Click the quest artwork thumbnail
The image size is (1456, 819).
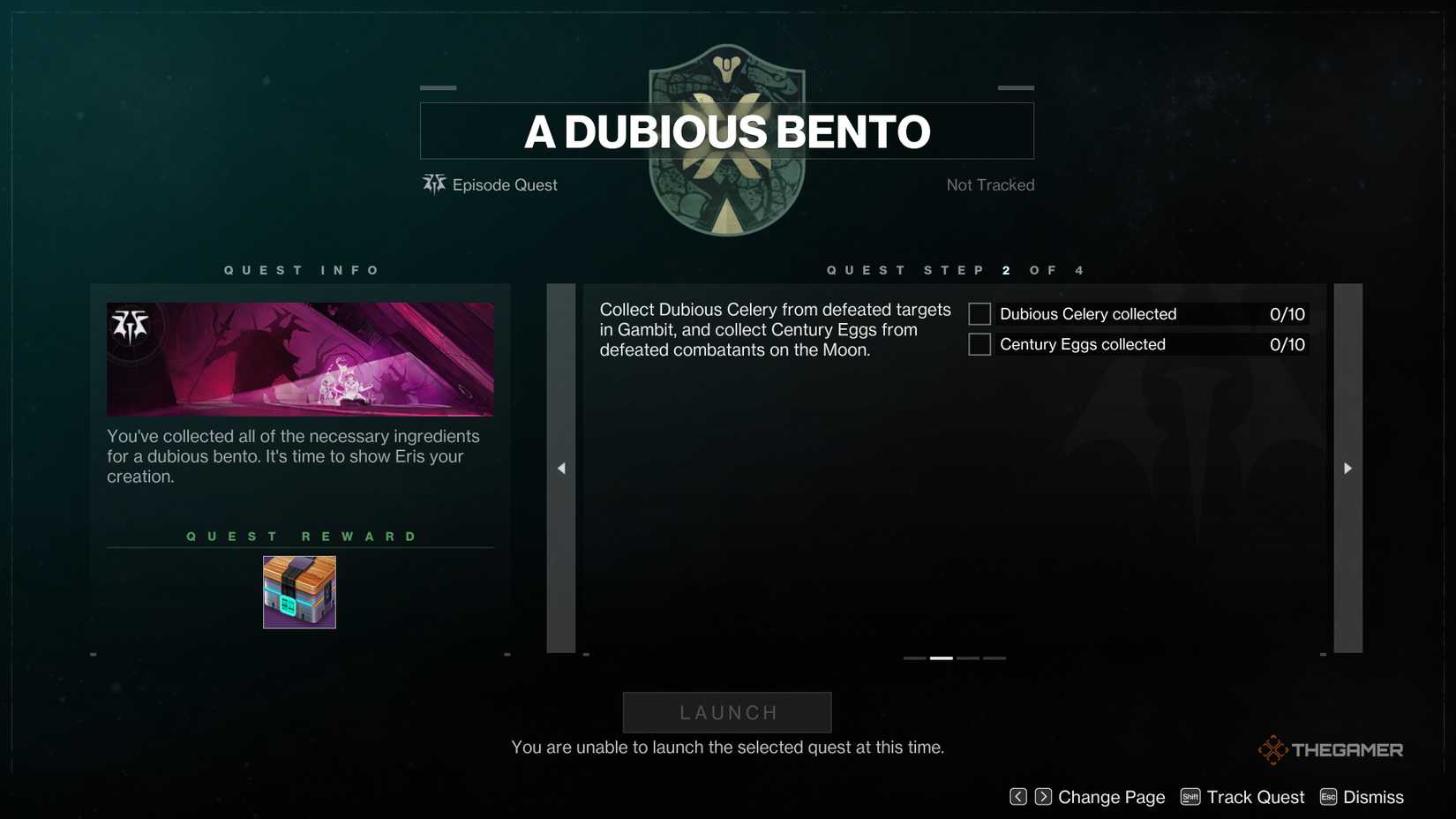[300, 358]
